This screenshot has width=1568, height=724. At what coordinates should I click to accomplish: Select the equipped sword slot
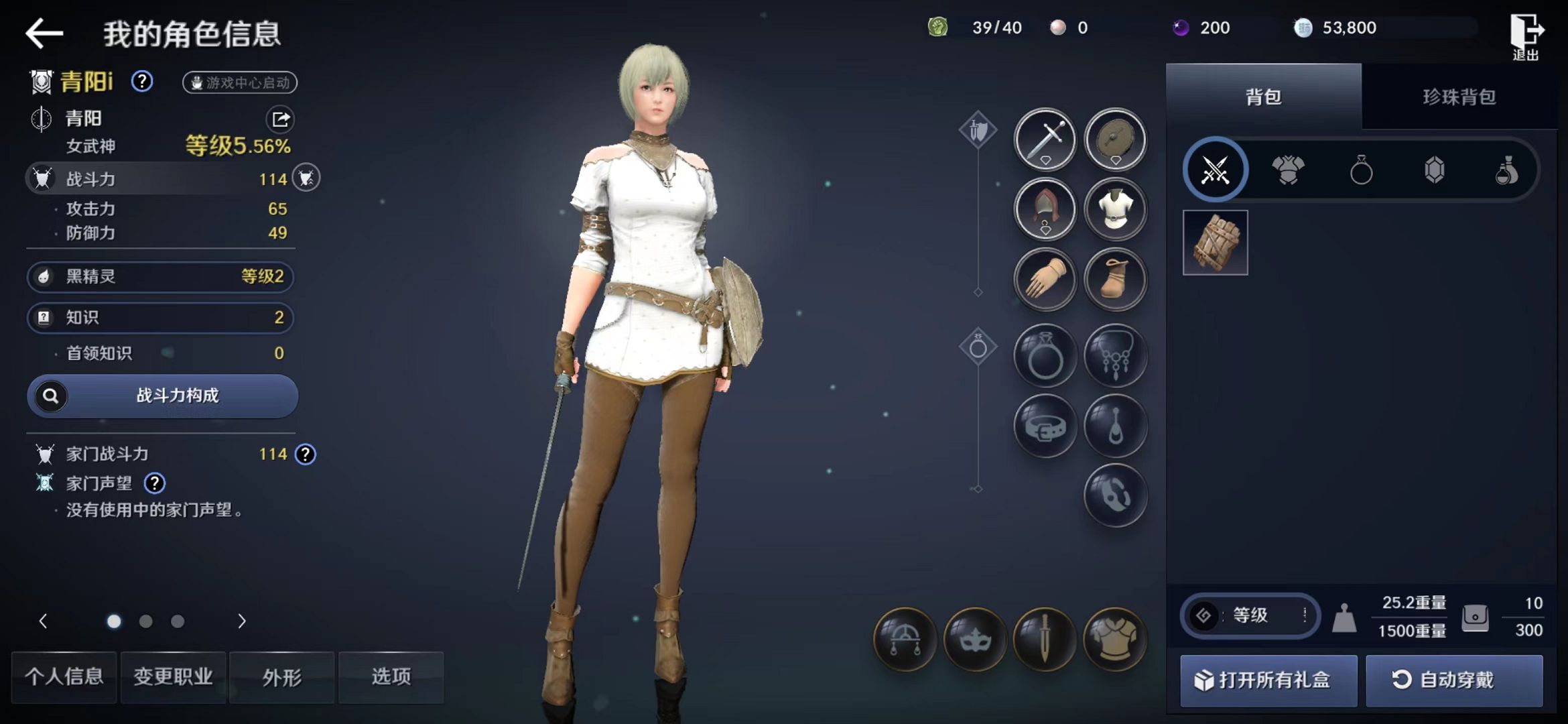point(1045,139)
